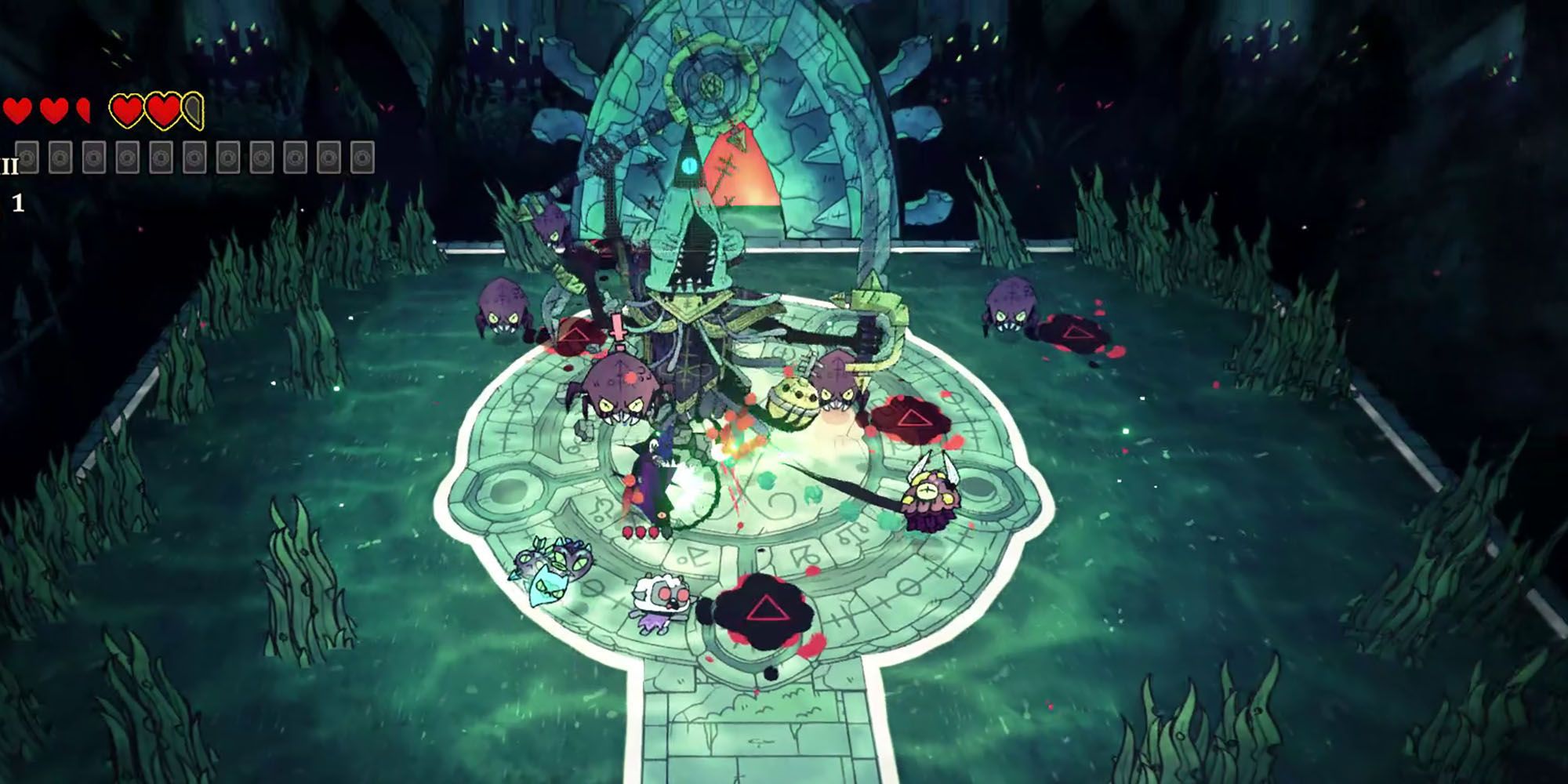The height and width of the screenshot is (784, 1568).
Task: Select the first empty tarot card slot
Action: 27,155
